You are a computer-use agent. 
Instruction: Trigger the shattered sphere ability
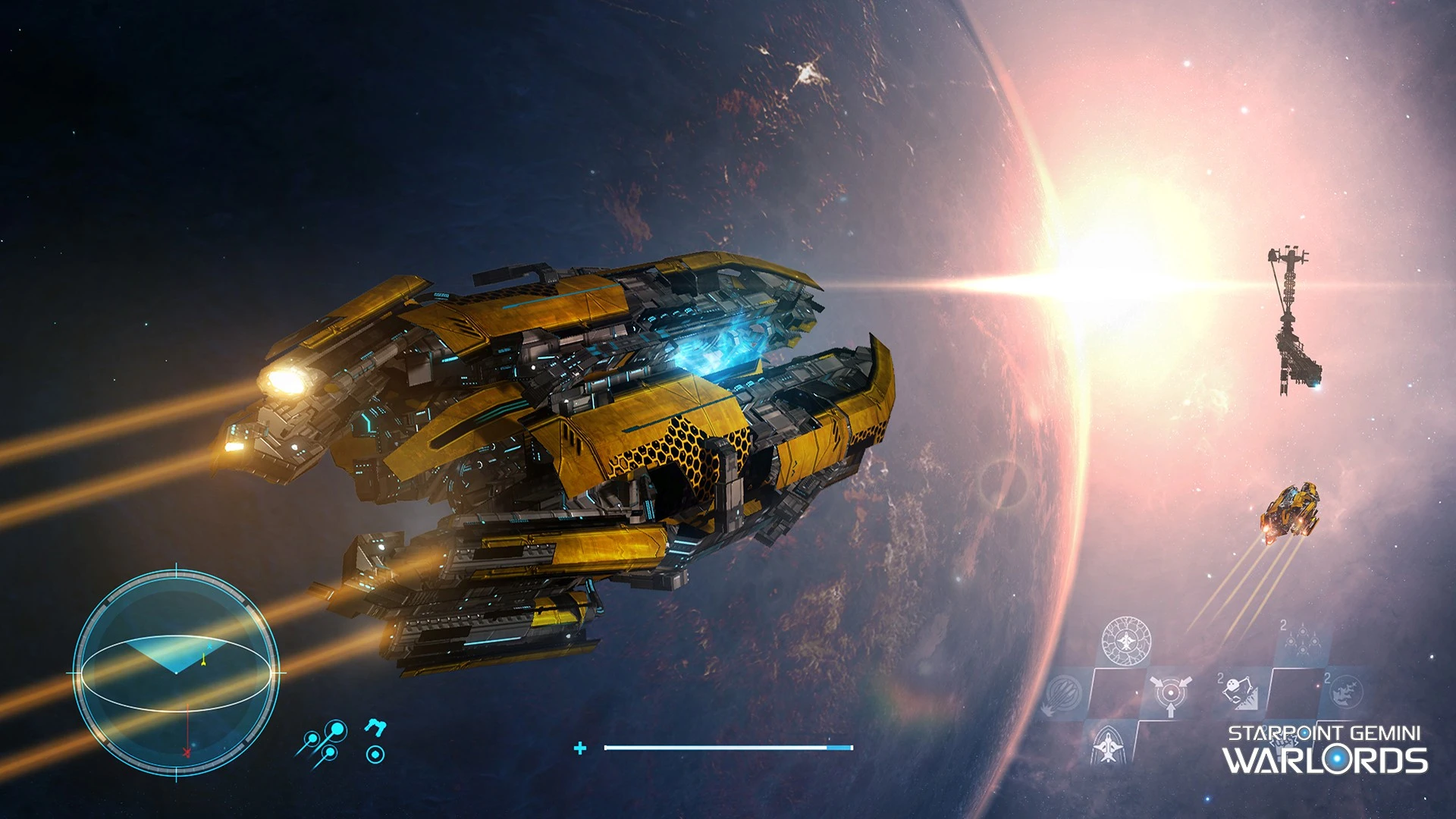1345,691
